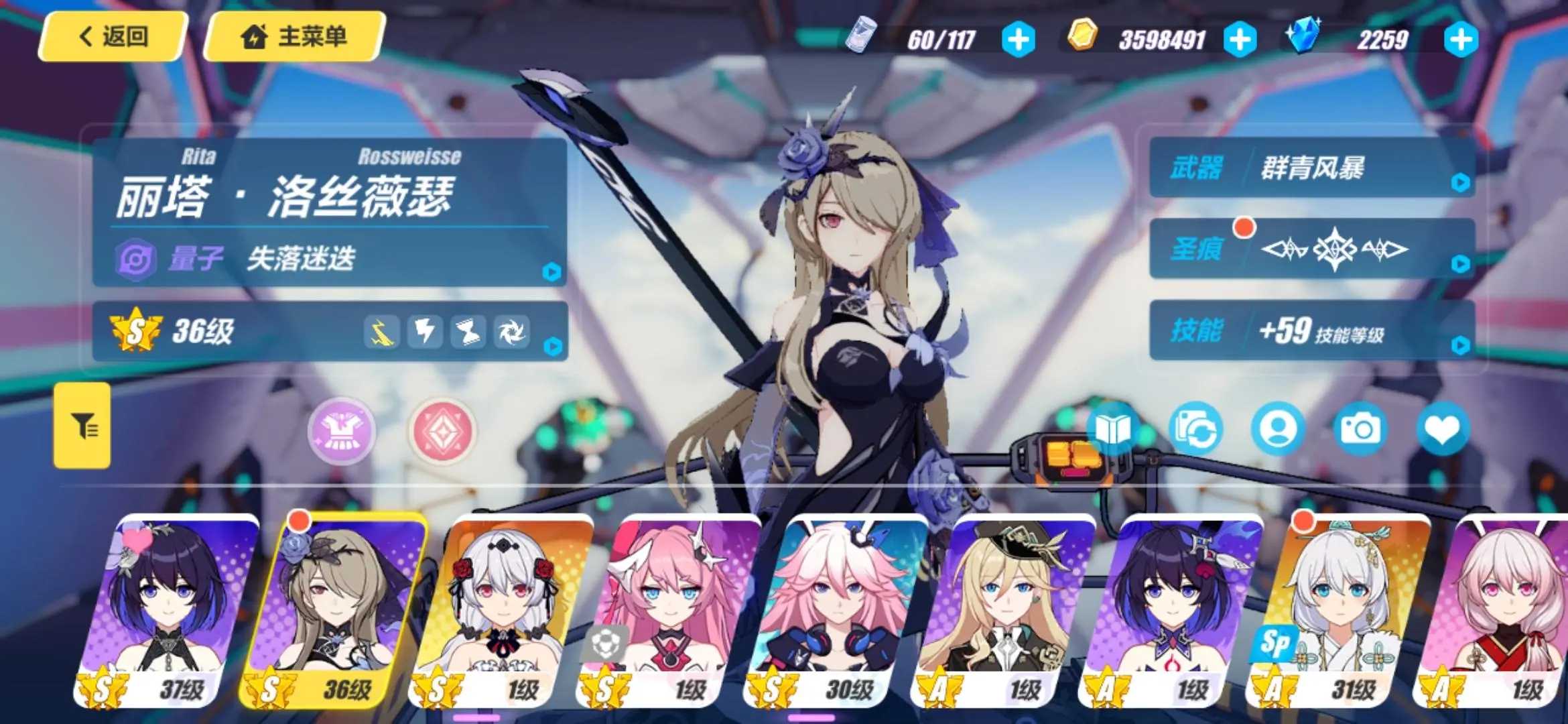Tap the heart favorite icon
1568x724 pixels.
1443,429
